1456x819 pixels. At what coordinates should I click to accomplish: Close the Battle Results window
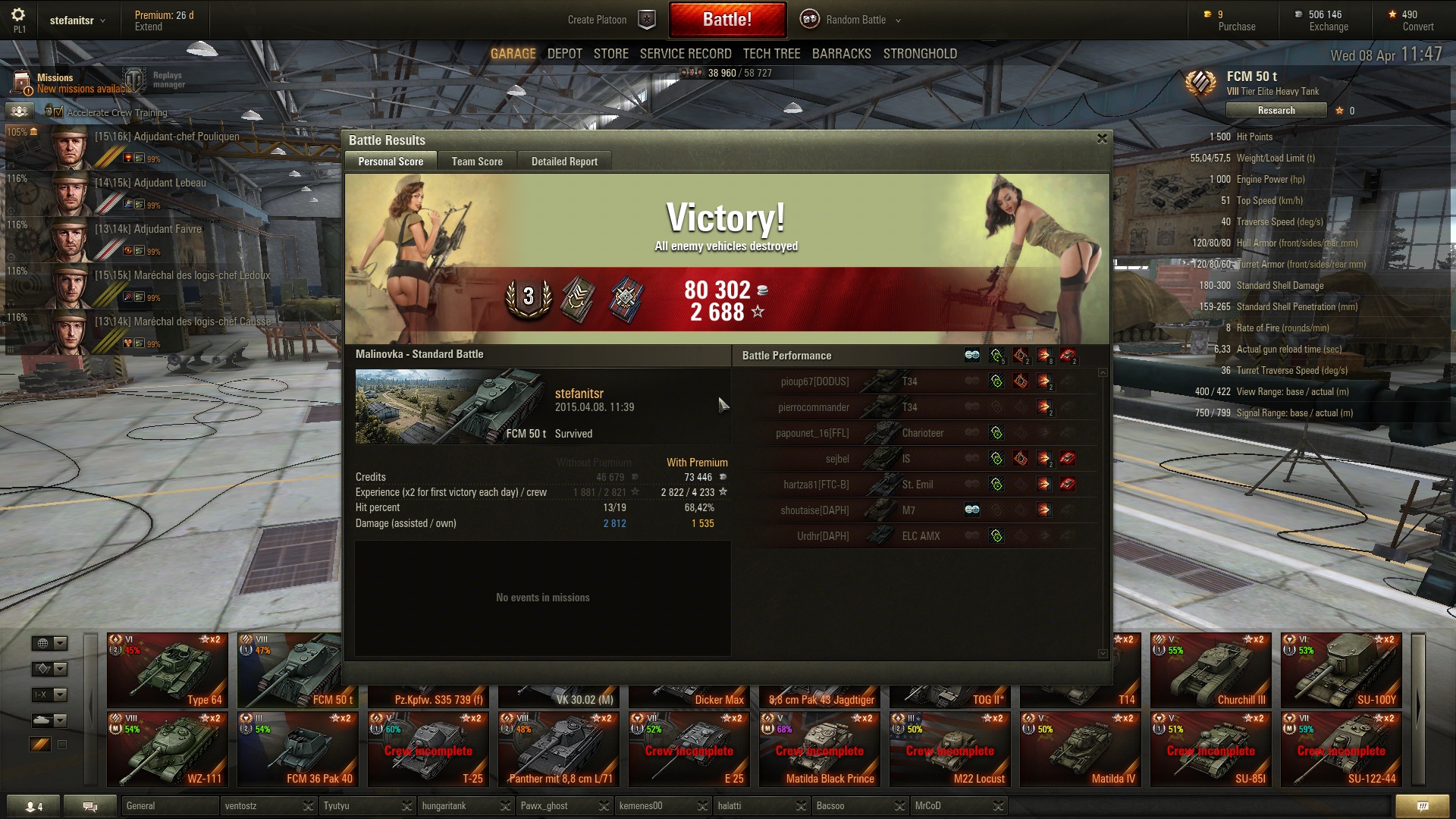pos(1102,139)
